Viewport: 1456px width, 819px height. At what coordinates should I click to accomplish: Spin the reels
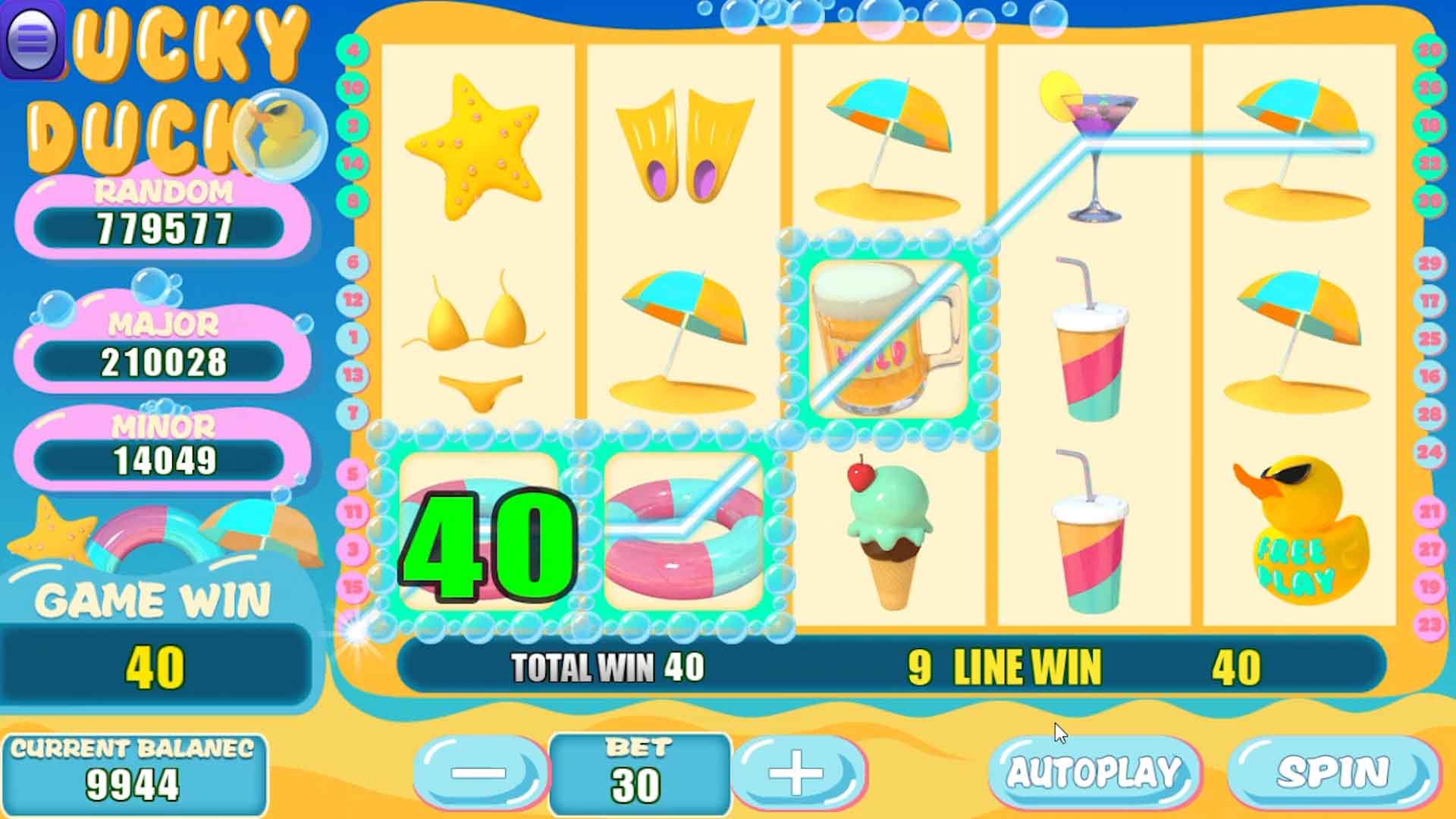coord(1333,773)
